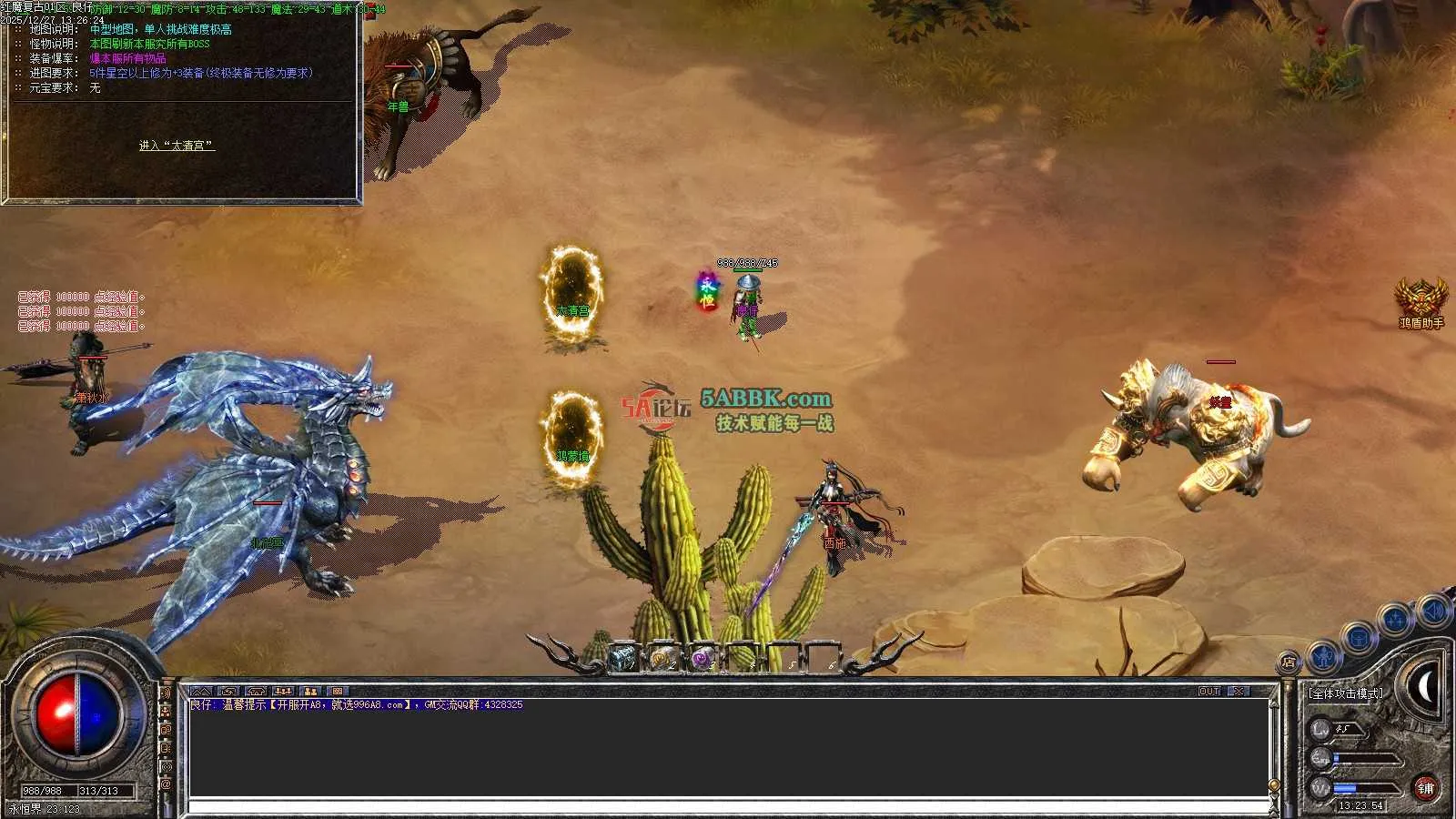Open the red 铺 stall button
The image size is (1456, 819).
1425,788
